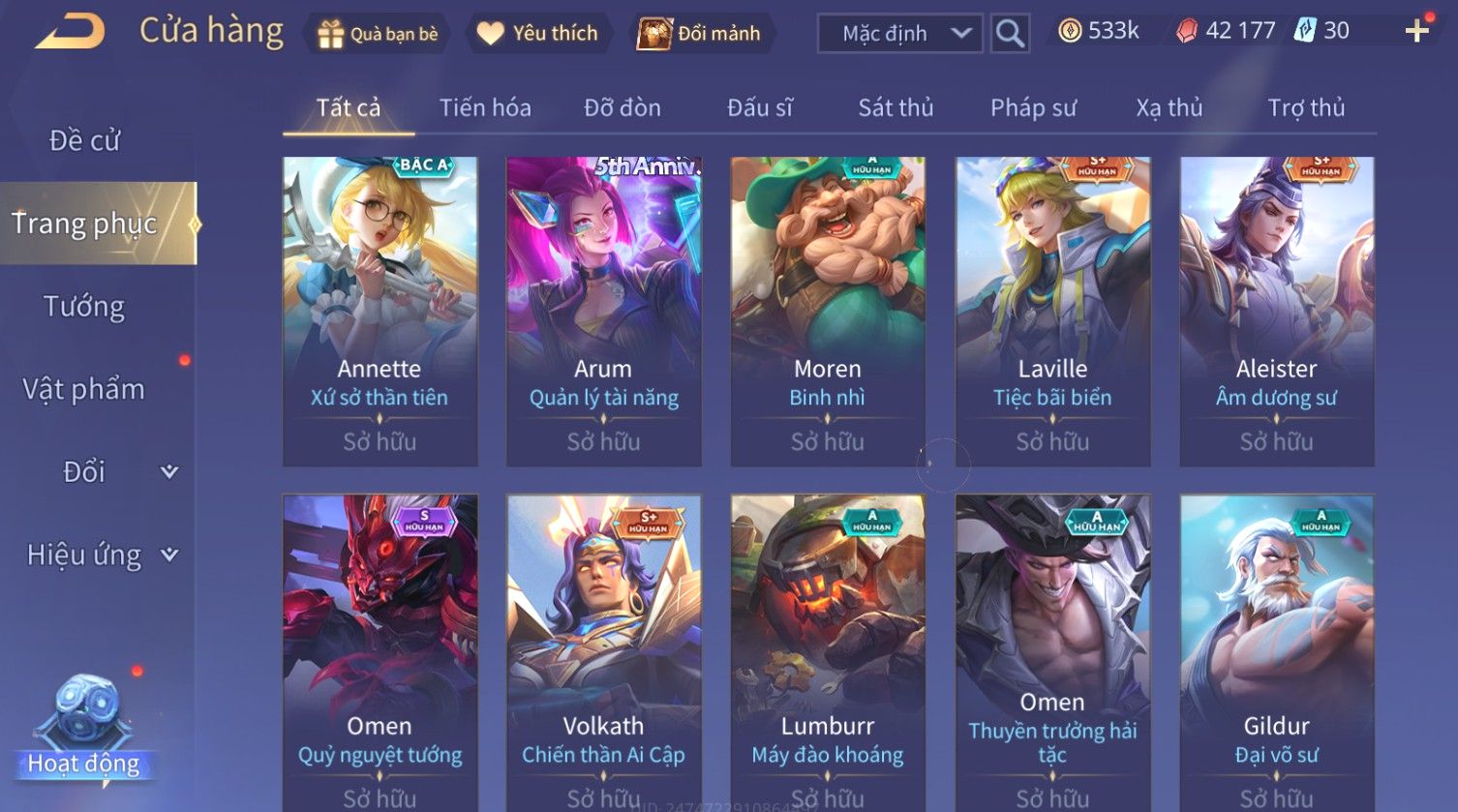Expand the Mặc định sort dropdown
This screenshot has width=1458, height=812.
[899, 34]
